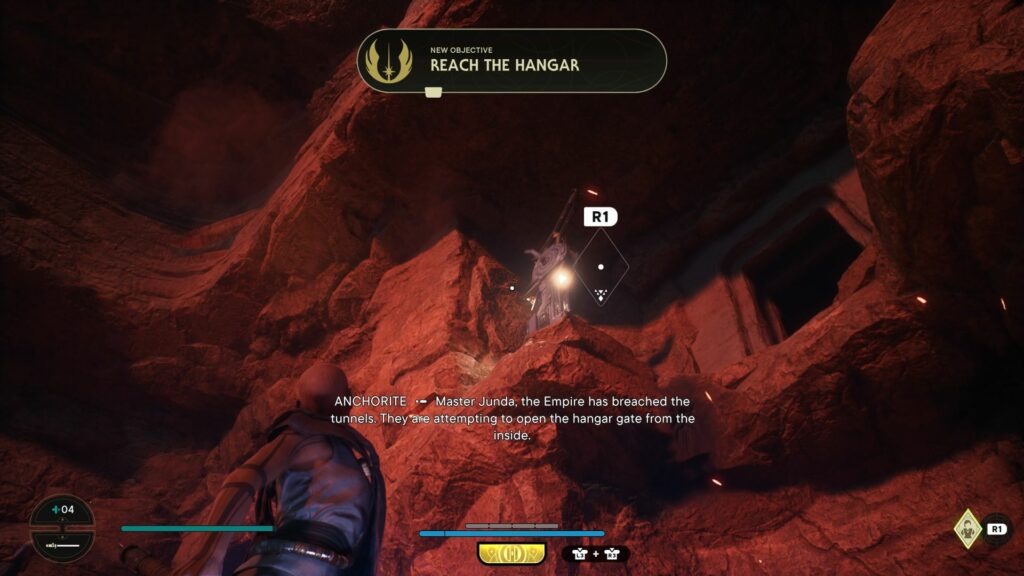Select the companion diamond portrait icon
The image size is (1024, 576).
[967, 527]
